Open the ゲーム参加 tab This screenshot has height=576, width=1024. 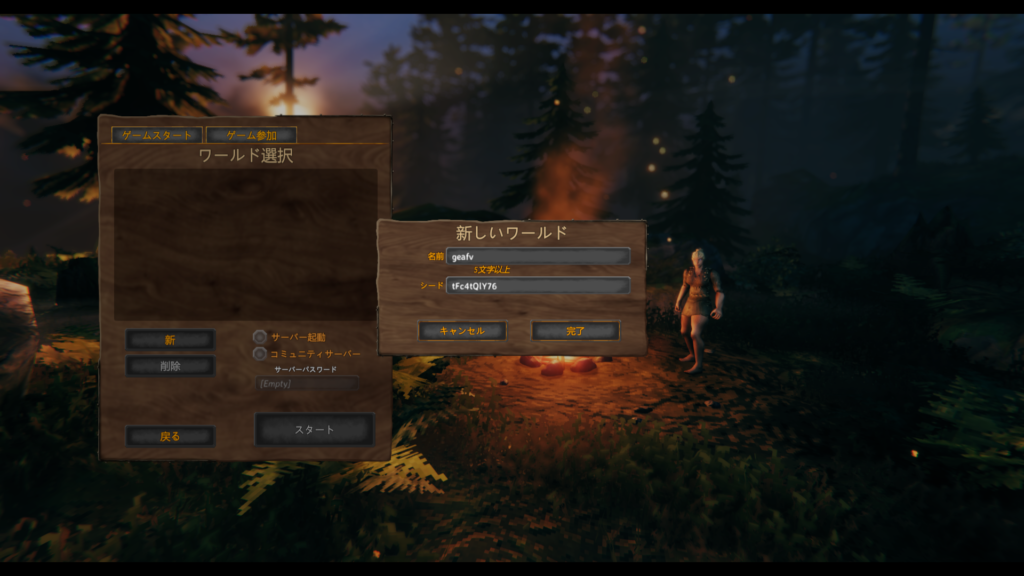coord(251,135)
